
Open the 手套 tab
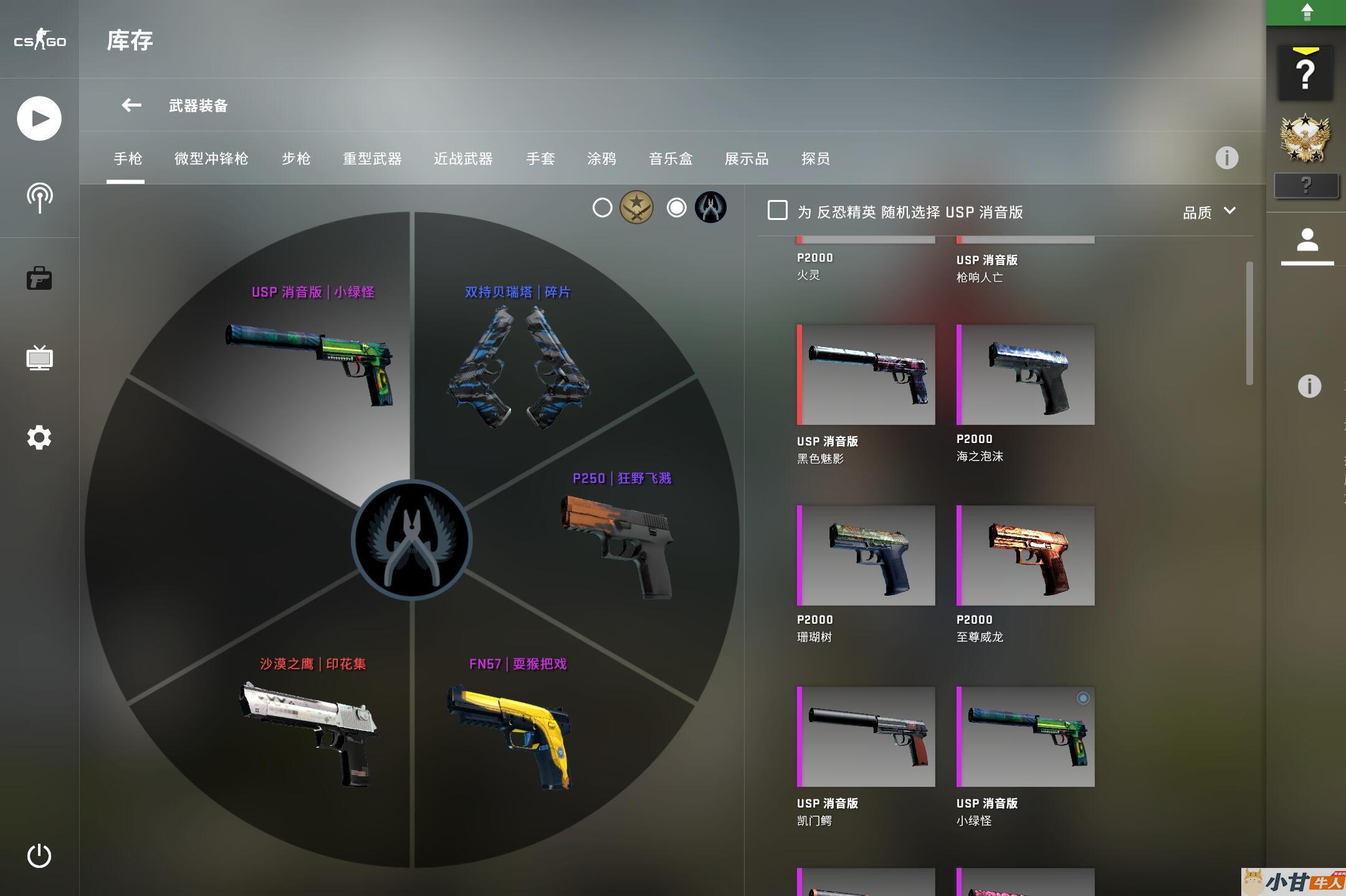540,159
